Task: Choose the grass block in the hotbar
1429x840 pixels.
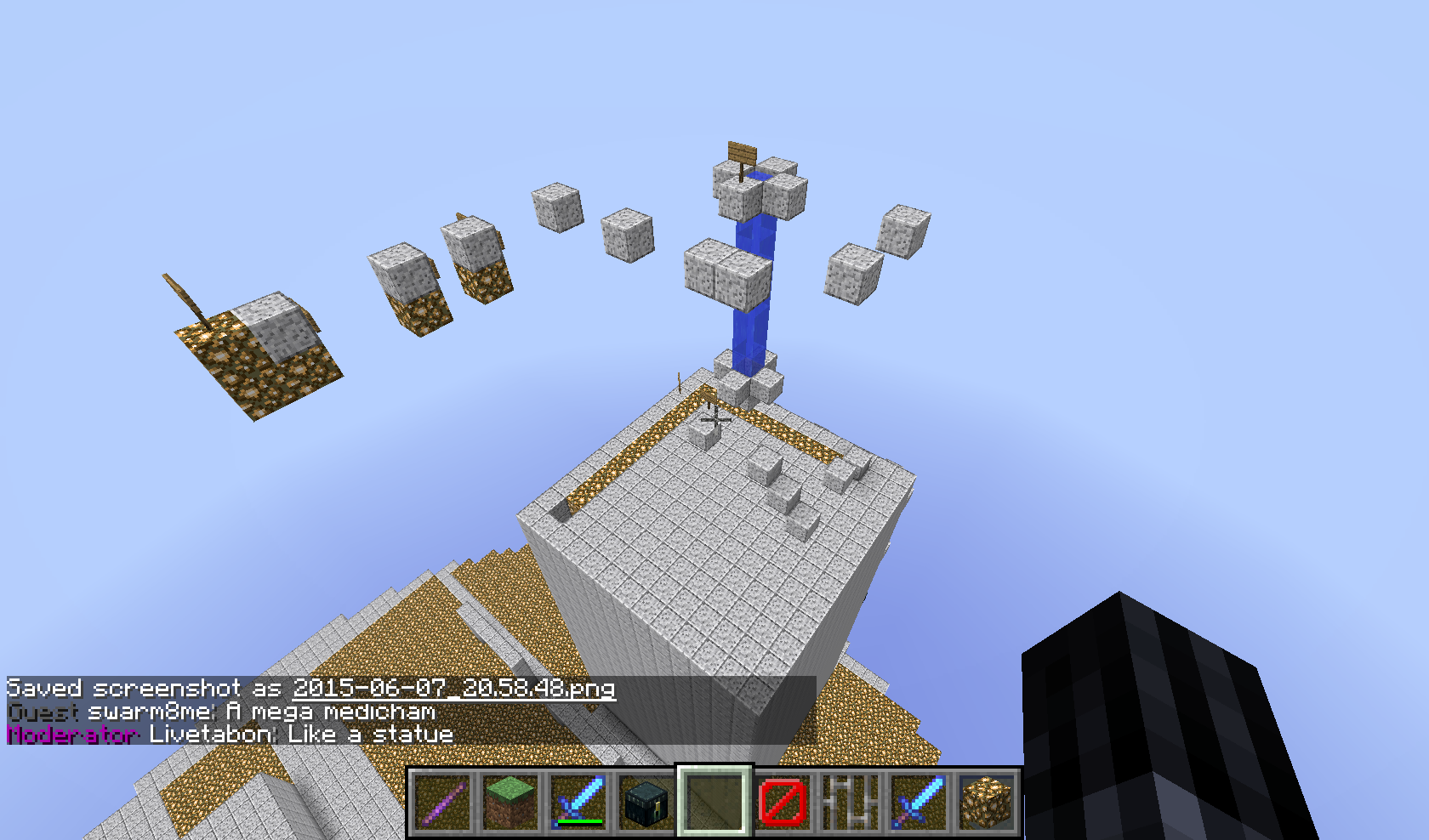Action: (510, 802)
